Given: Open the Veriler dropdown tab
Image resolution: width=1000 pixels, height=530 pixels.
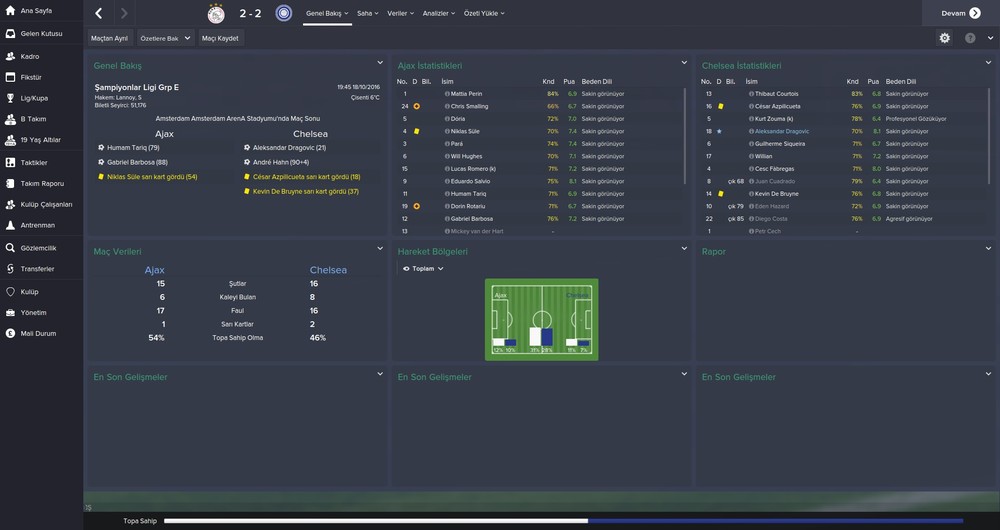Looking at the screenshot, I should [400, 14].
